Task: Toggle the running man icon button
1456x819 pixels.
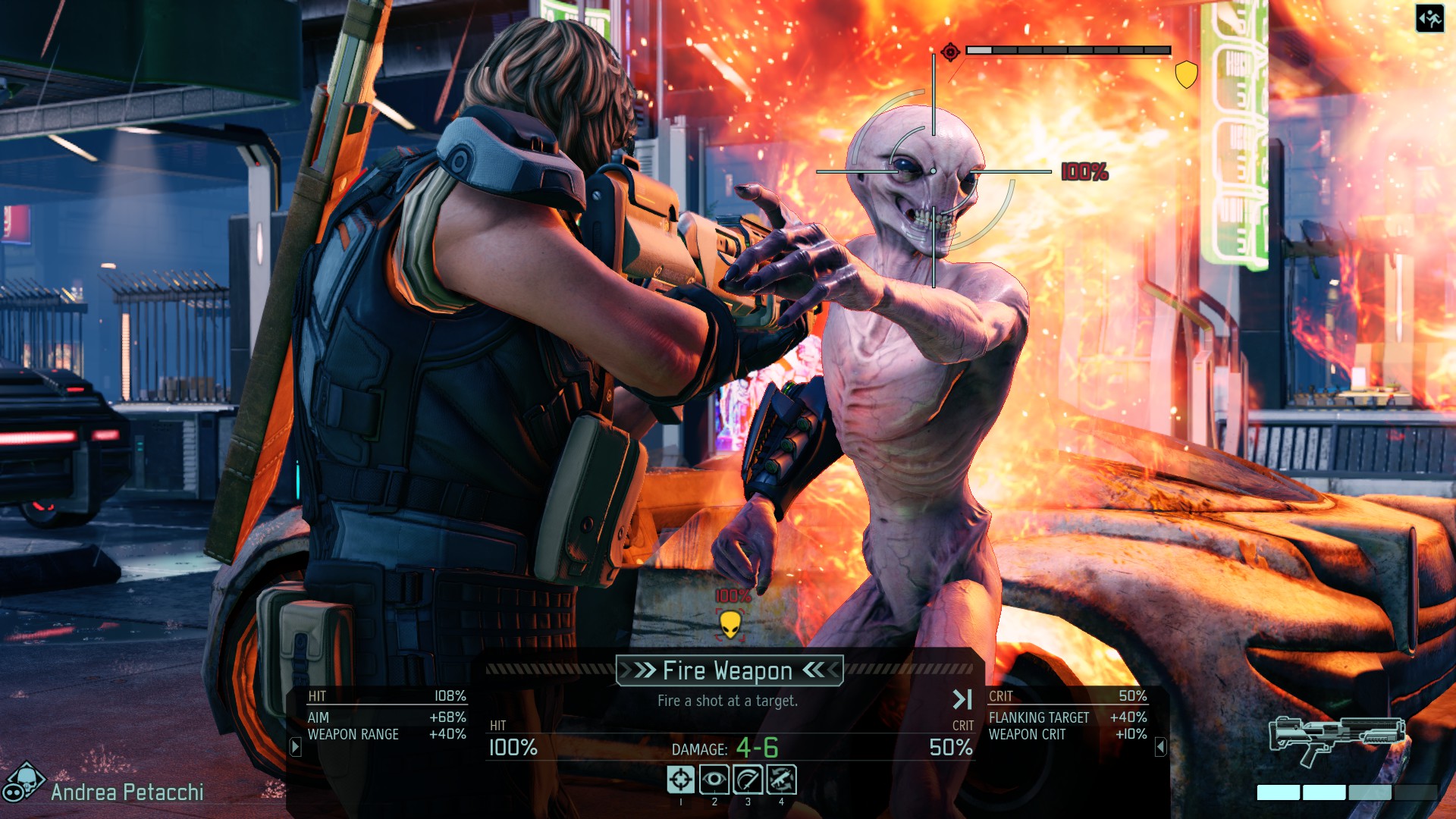Action: tap(1429, 18)
